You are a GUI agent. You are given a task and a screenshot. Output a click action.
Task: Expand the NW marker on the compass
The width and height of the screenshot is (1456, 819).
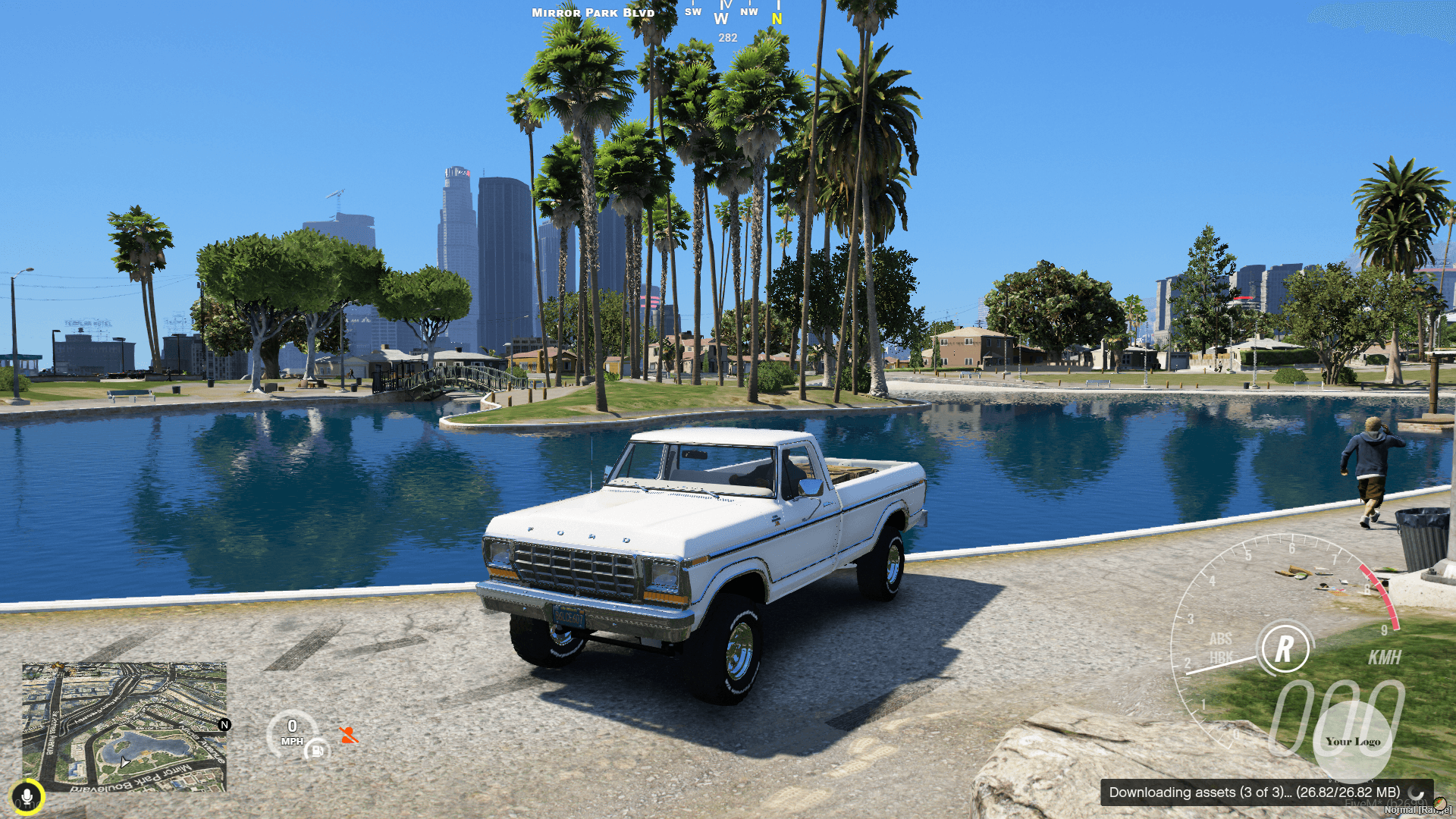[748, 11]
